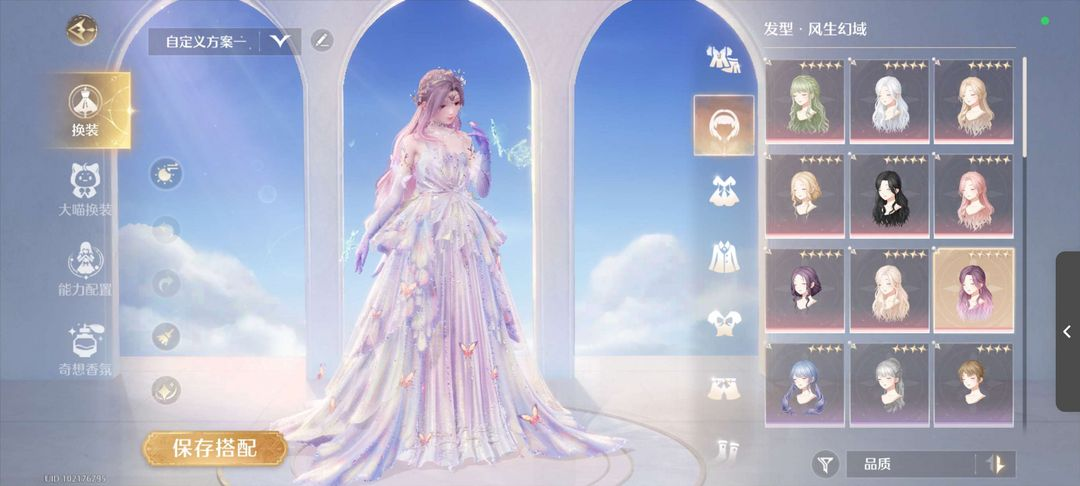
Task: Switch to the 大喵换装 tab
Action: pos(85,190)
